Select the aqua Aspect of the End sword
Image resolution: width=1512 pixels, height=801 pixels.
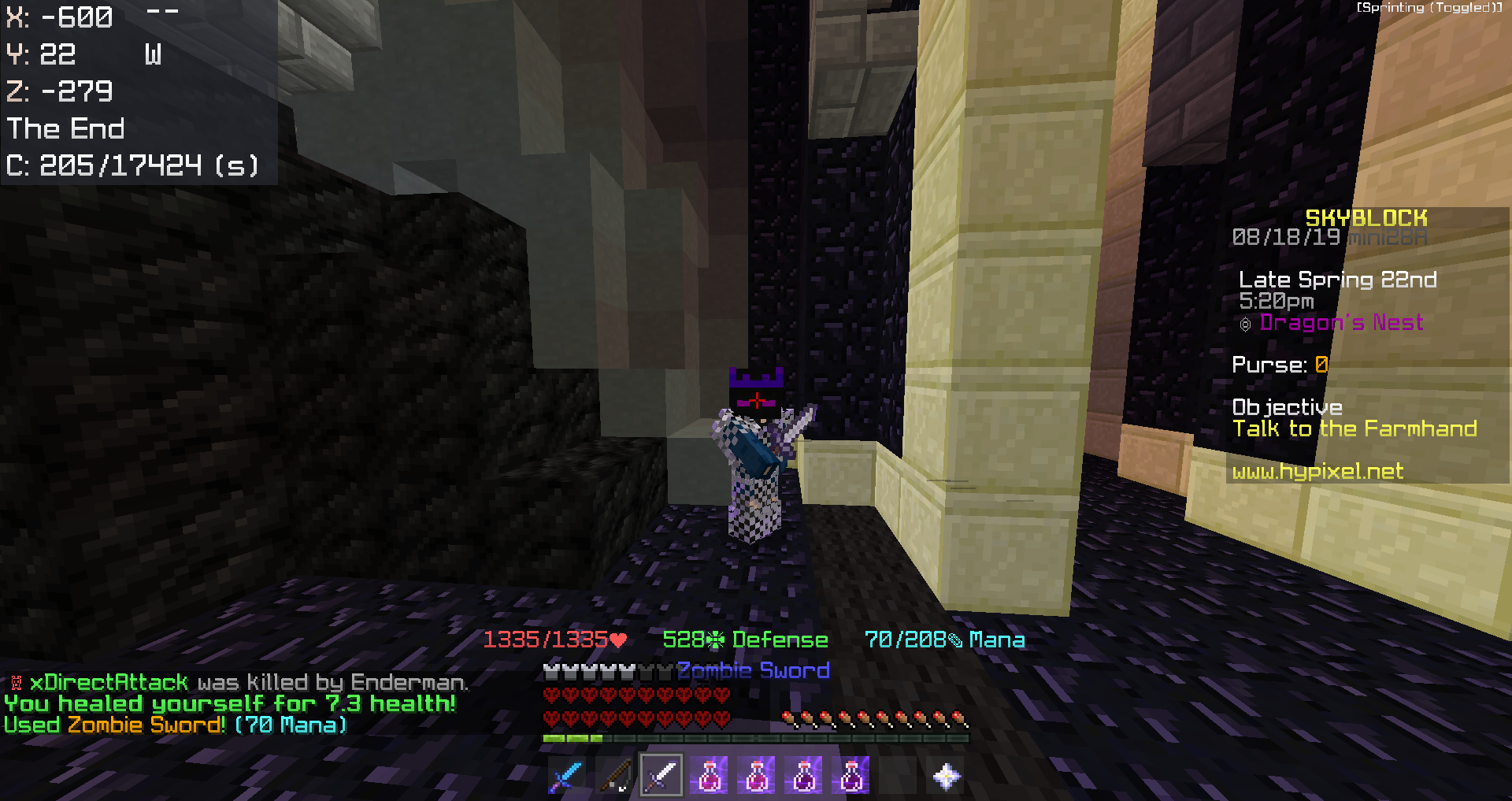coord(567,776)
